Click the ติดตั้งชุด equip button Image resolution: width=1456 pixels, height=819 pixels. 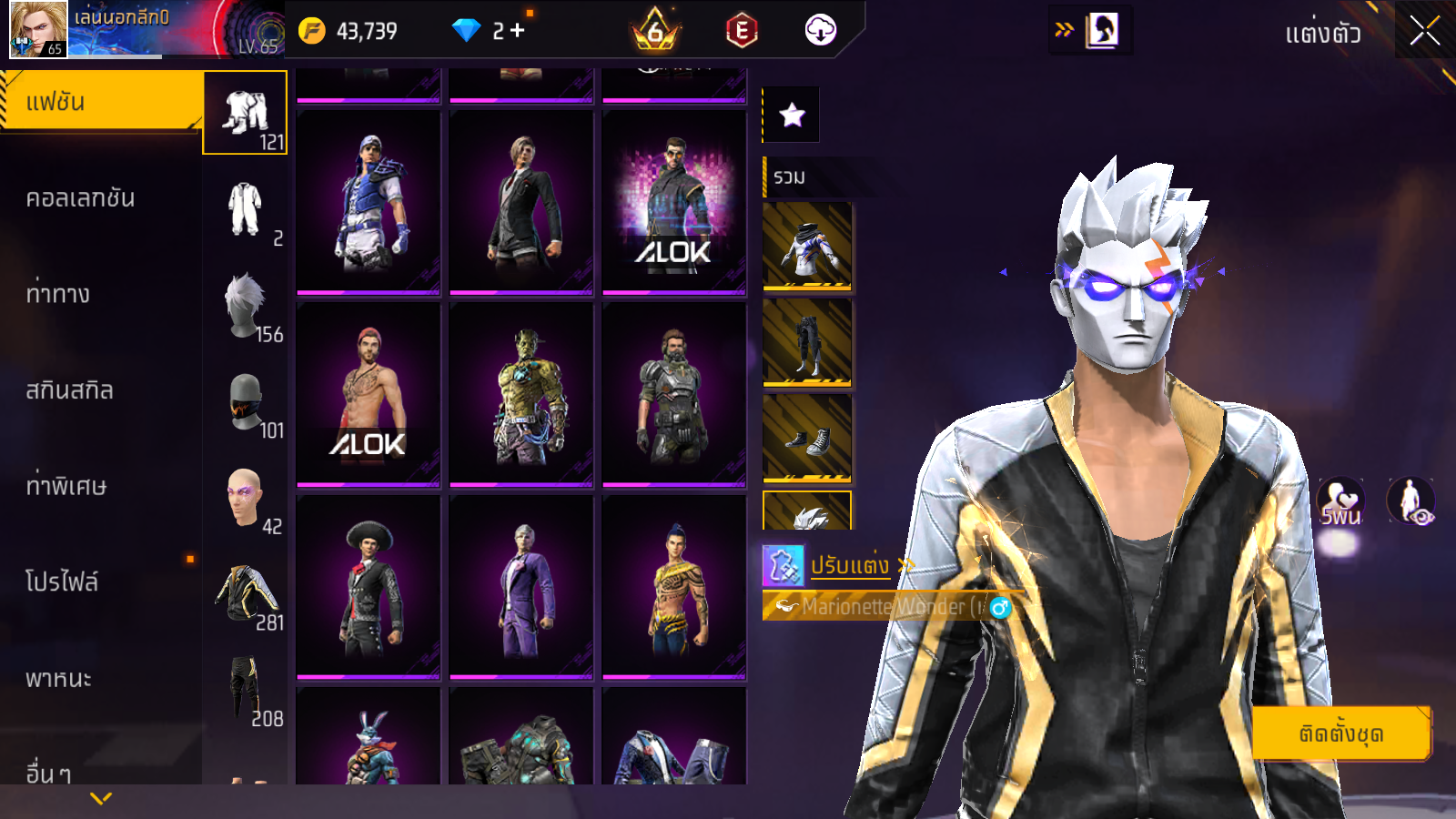pyautogui.click(x=1341, y=733)
